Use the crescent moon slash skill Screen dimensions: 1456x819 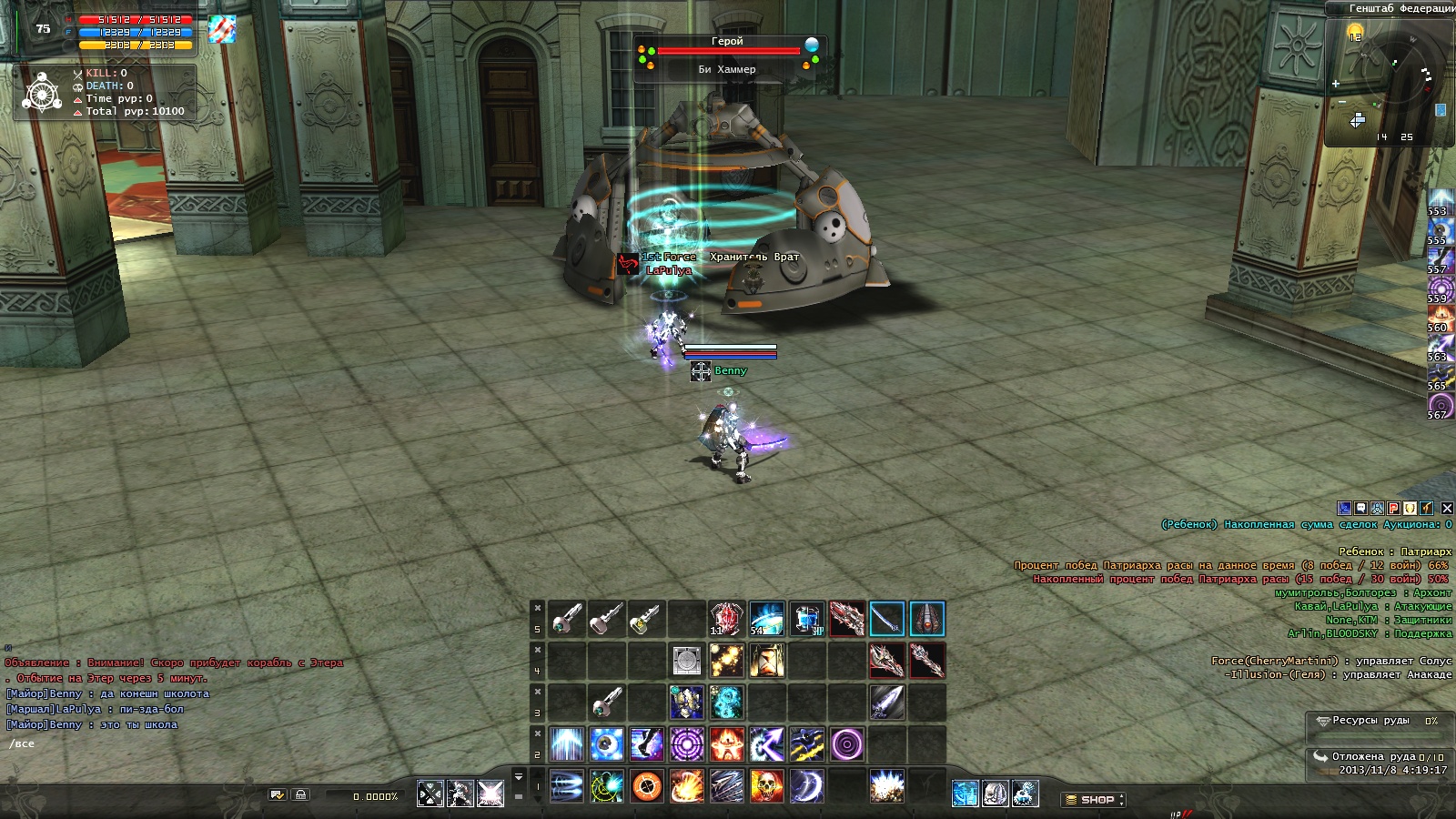806,786
